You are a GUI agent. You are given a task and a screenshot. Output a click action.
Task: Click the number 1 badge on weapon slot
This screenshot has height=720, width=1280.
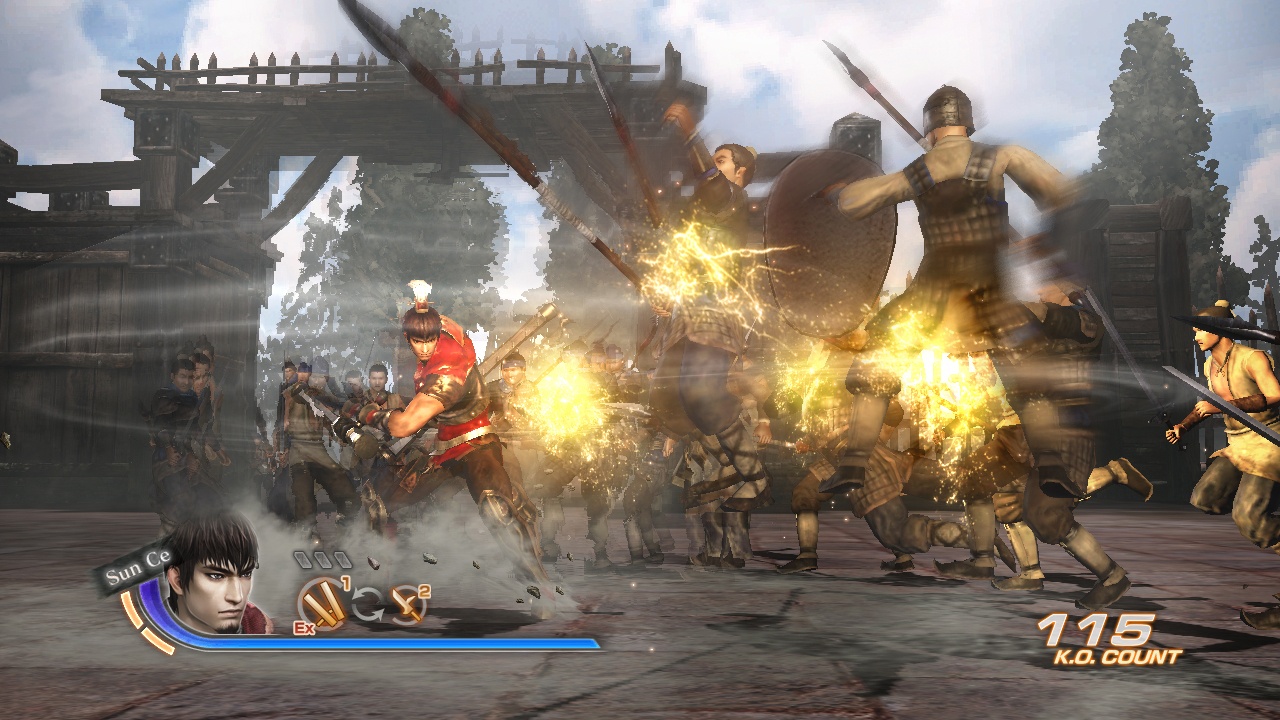tap(346, 582)
